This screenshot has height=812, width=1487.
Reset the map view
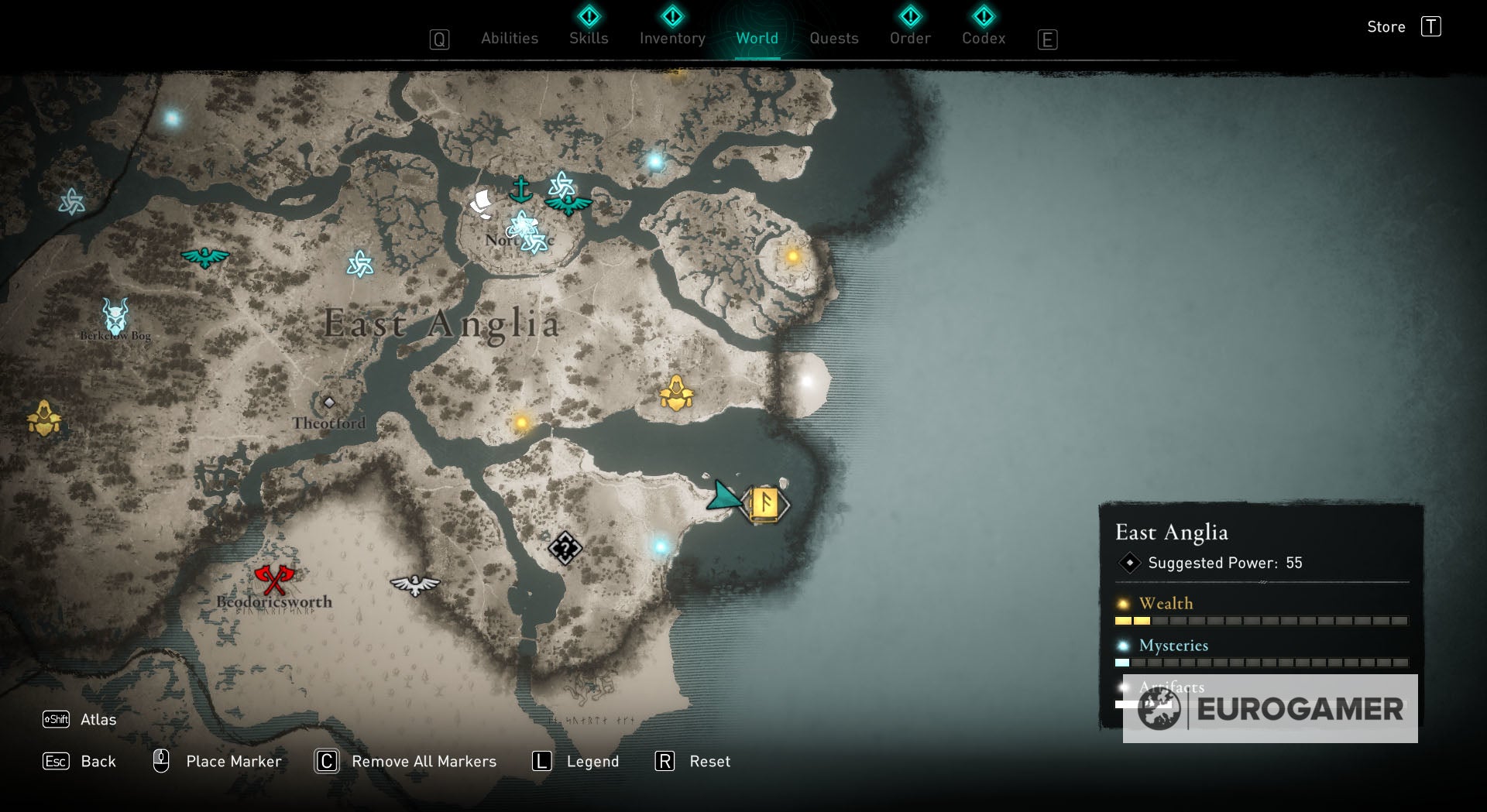click(x=709, y=761)
